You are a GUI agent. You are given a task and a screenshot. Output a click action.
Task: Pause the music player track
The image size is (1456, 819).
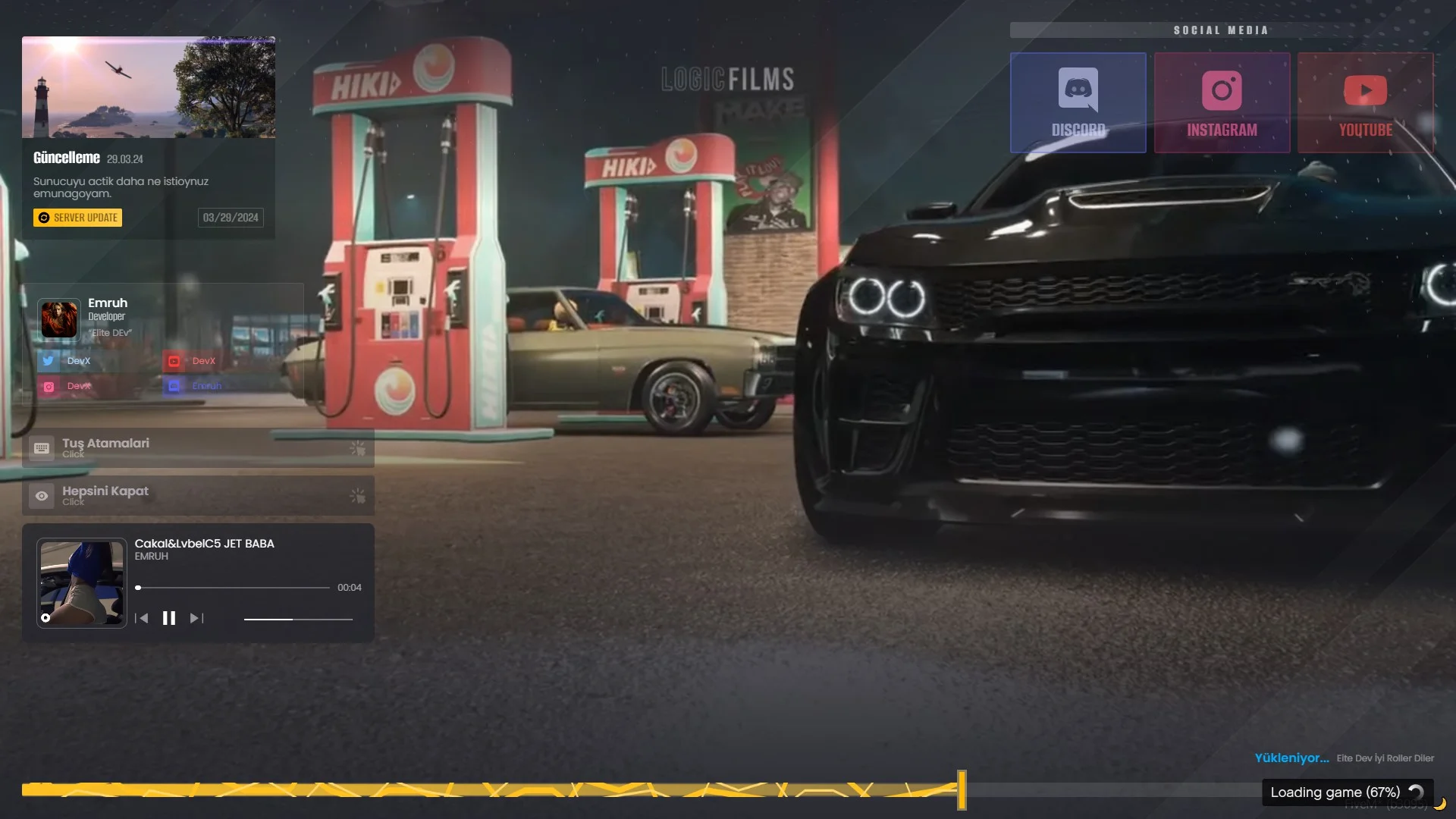click(x=169, y=618)
